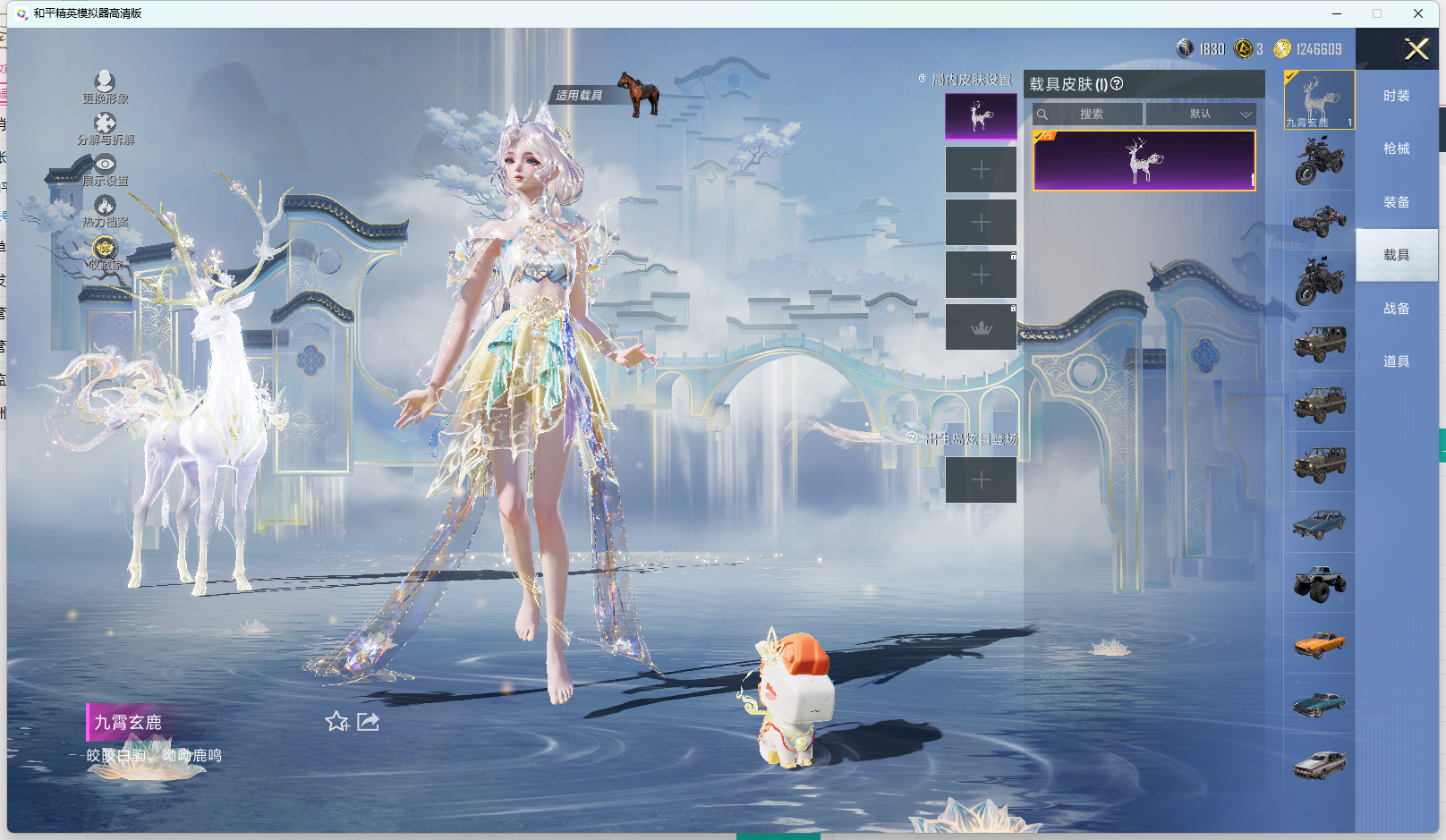
Task: Select the 装备 equipment tab
Action: [1396, 202]
